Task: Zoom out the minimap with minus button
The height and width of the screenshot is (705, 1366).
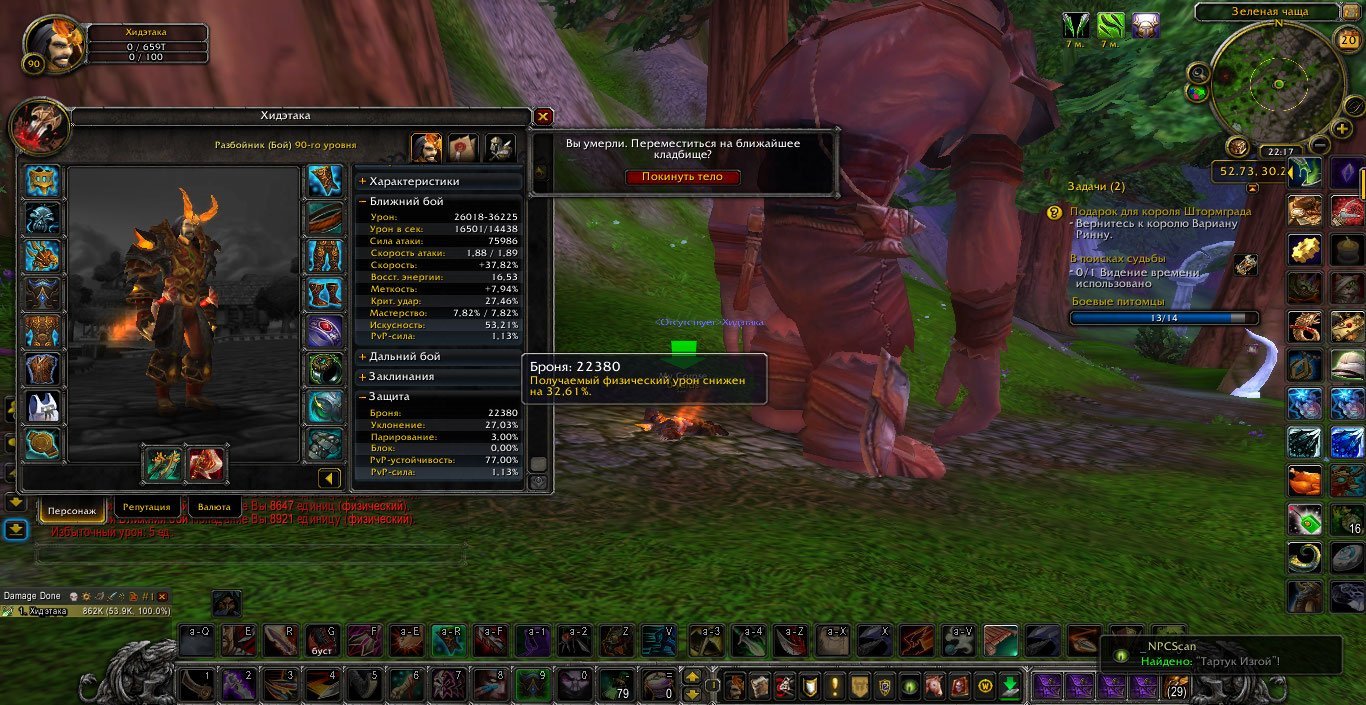Action: 1319,144
